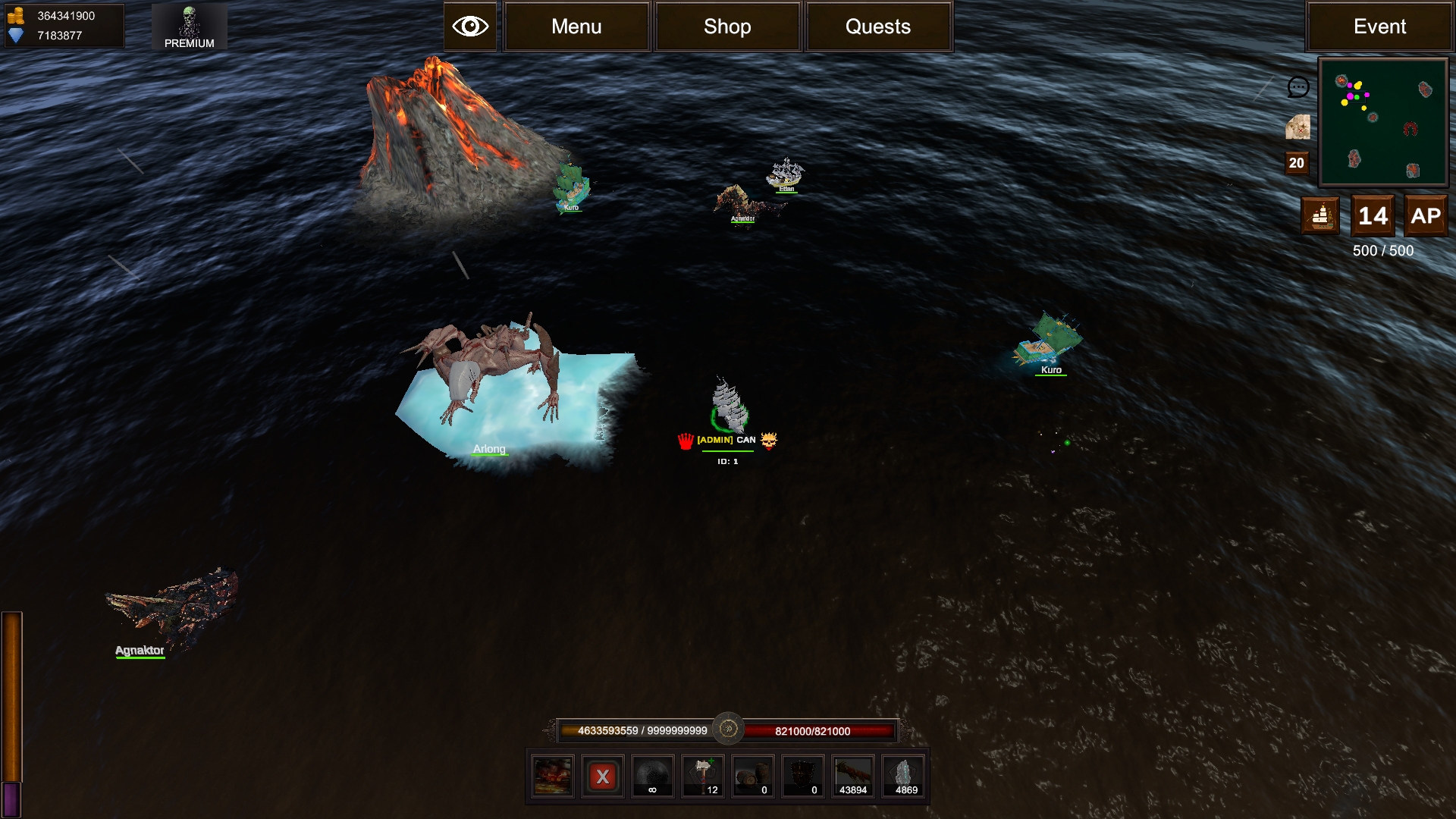The image size is (1456, 819).
Task: Select the infinite cannonball slot
Action: click(x=653, y=777)
